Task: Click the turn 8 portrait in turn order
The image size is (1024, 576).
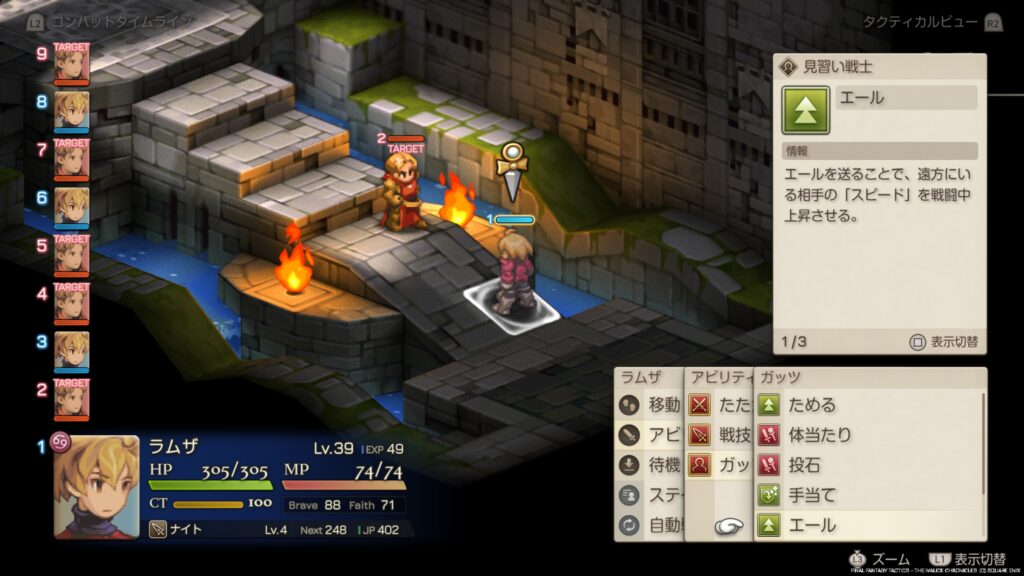Action: pos(71,110)
